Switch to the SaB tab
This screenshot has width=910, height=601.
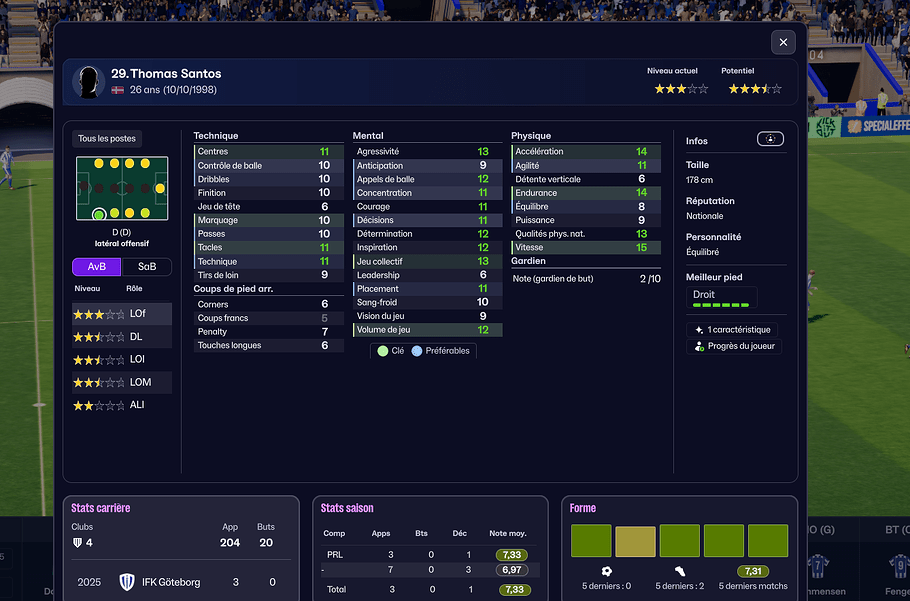tap(147, 267)
